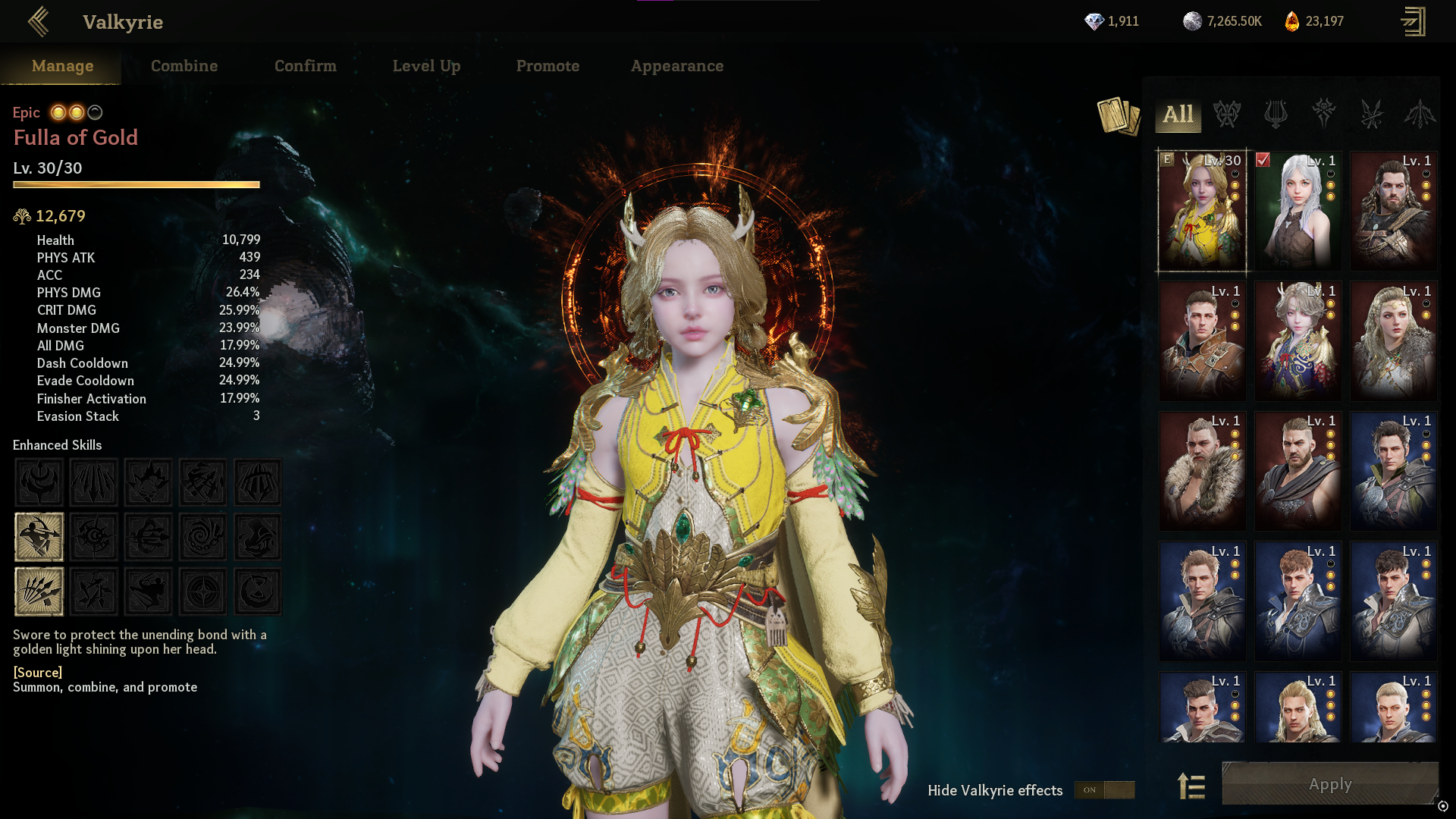Choose the white-haired checked valkyrie portrait
Image resolution: width=1456 pixels, height=819 pixels.
pos(1298,211)
